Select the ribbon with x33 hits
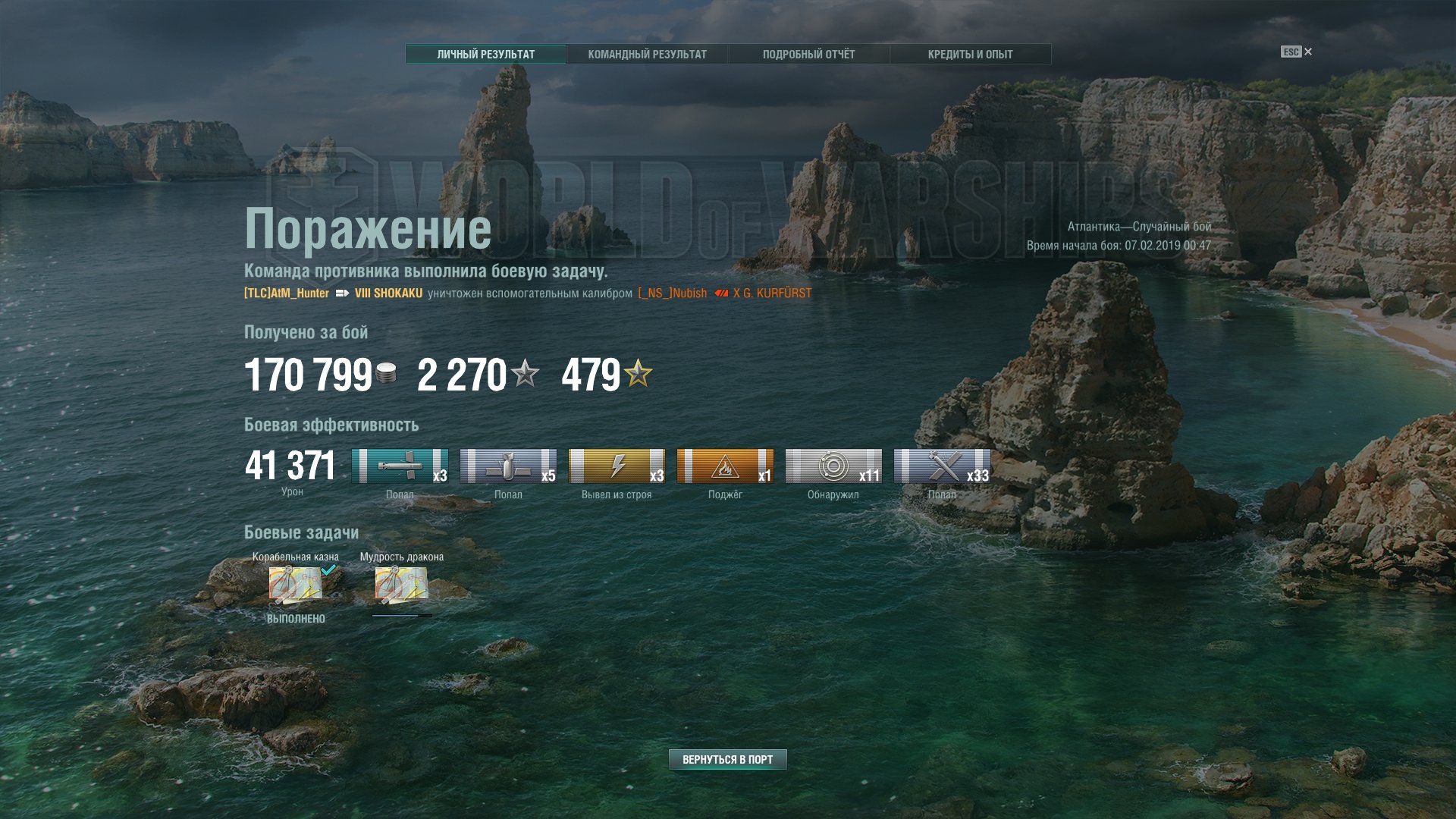This screenshot has width=1456, height=819. 942,466
